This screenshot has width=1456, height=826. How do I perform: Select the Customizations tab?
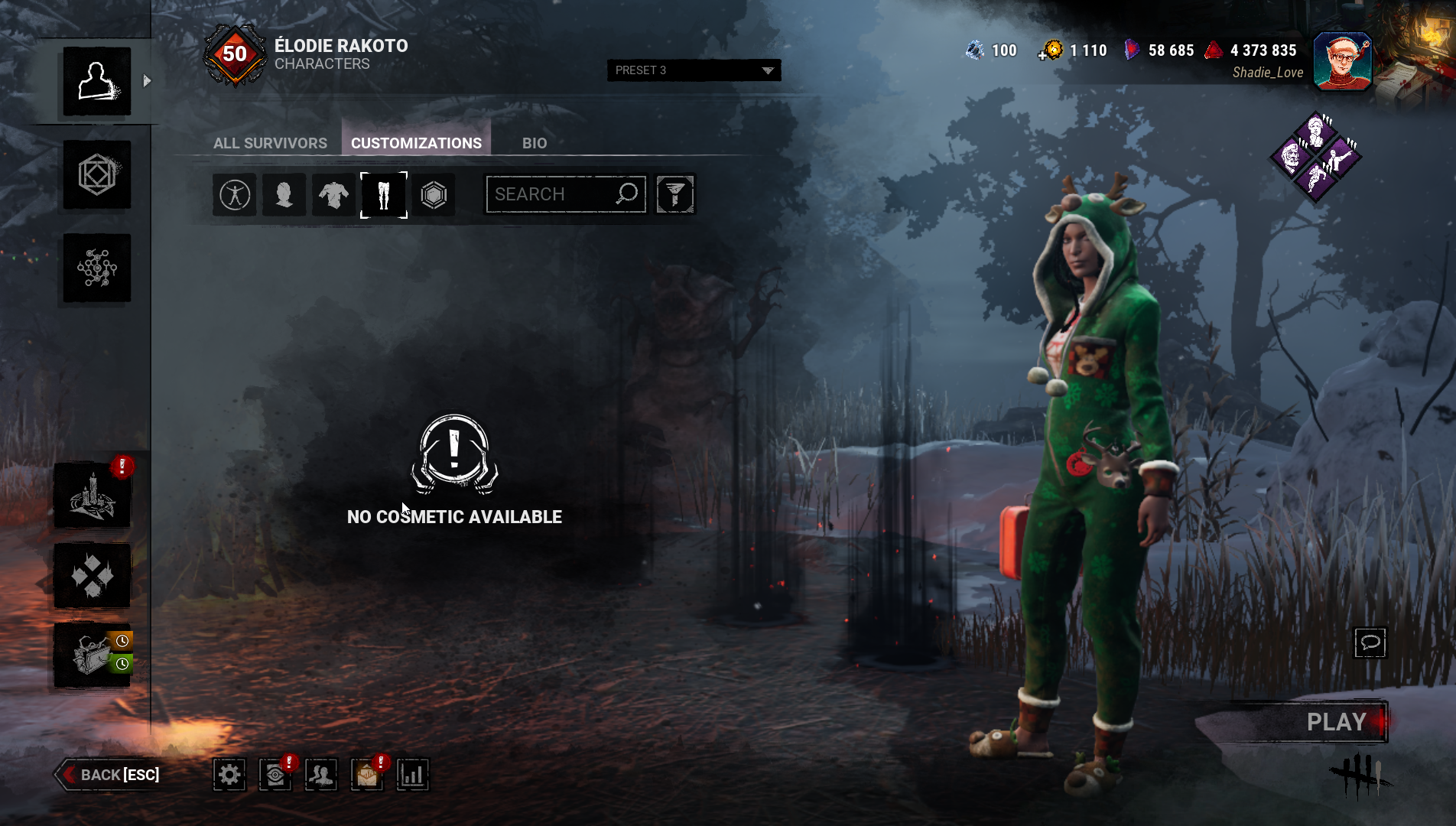416,143
